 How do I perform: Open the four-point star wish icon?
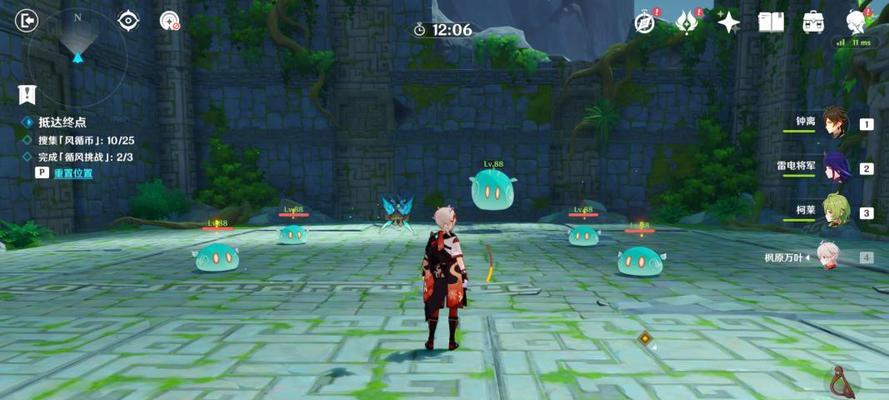coord(729,22)
